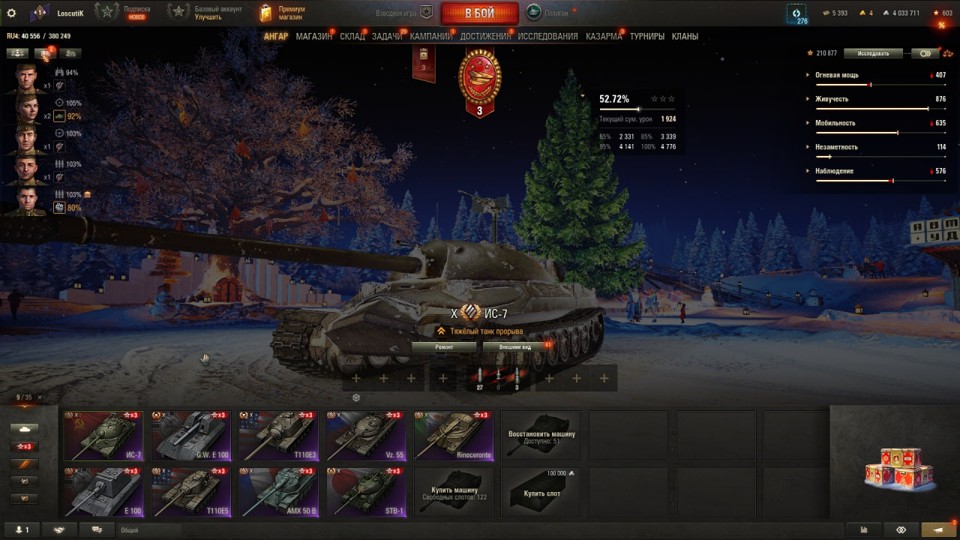Go to the ЗАДАЧИ tab
This screenshot has height=540, width=960.
[x=387, y=37]
